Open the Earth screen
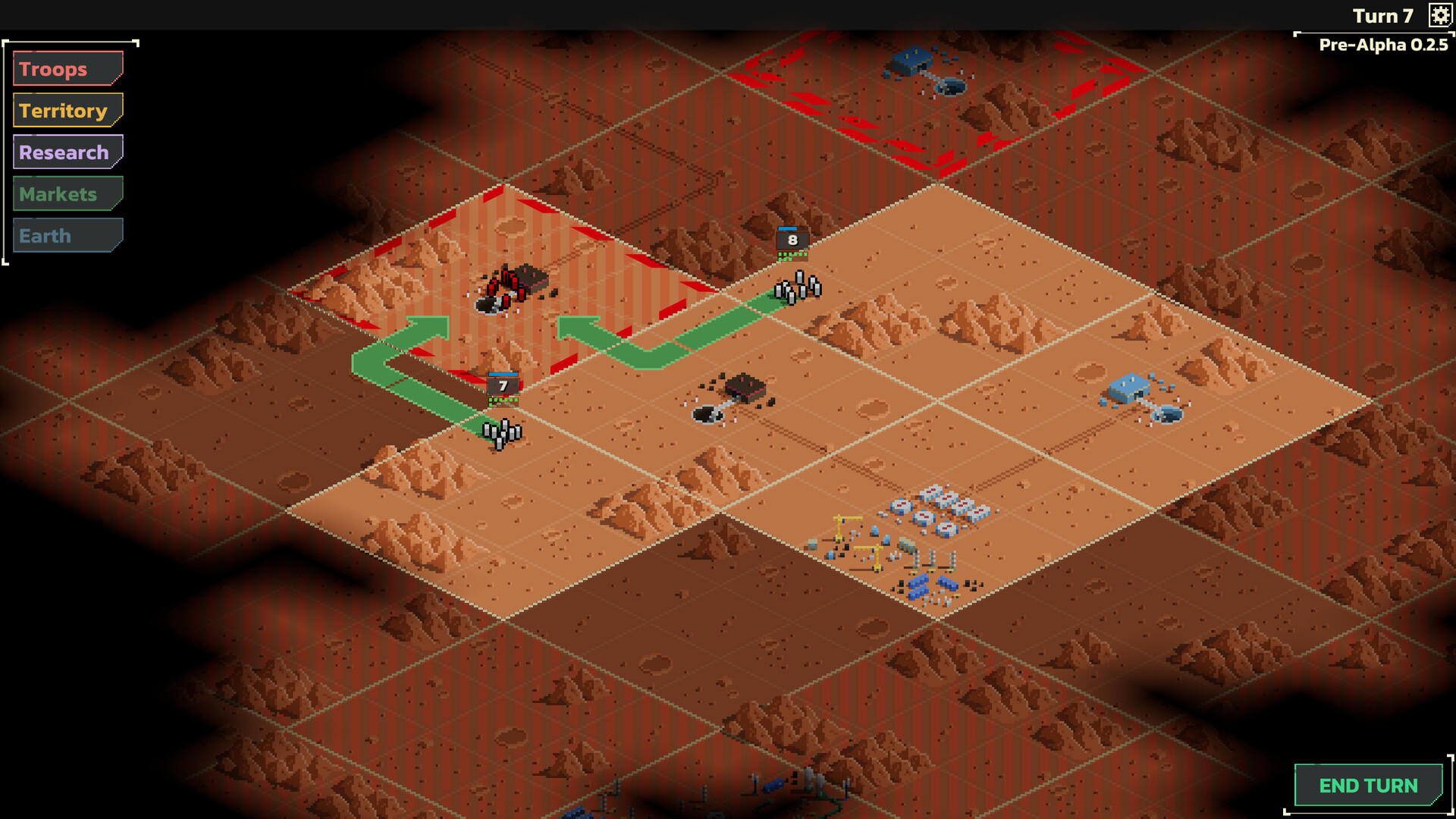1456x819 pixels. point(67,235)
